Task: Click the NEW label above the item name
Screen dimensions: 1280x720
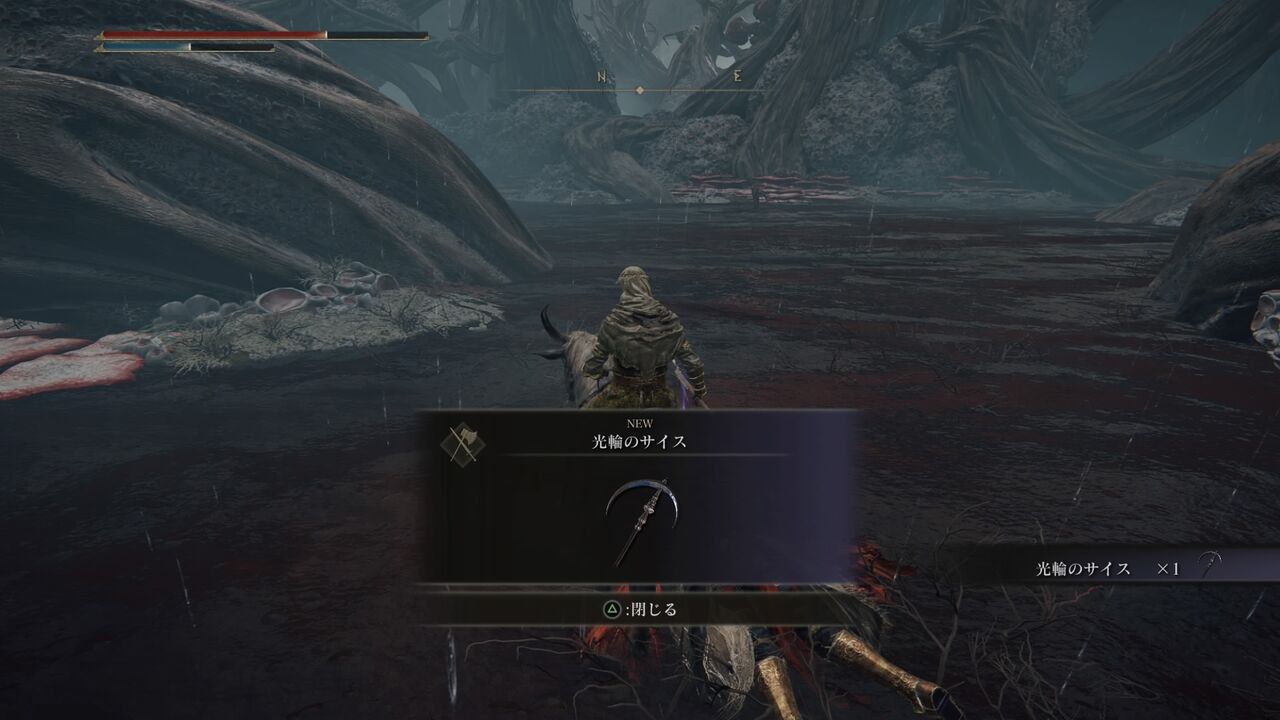Action: tap(638, 424)
